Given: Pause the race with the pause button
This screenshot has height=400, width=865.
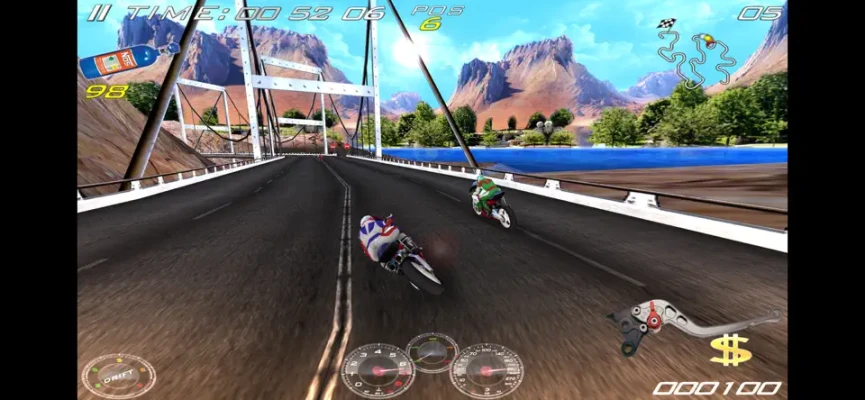Looking at the screenshot, I should 97,13.
